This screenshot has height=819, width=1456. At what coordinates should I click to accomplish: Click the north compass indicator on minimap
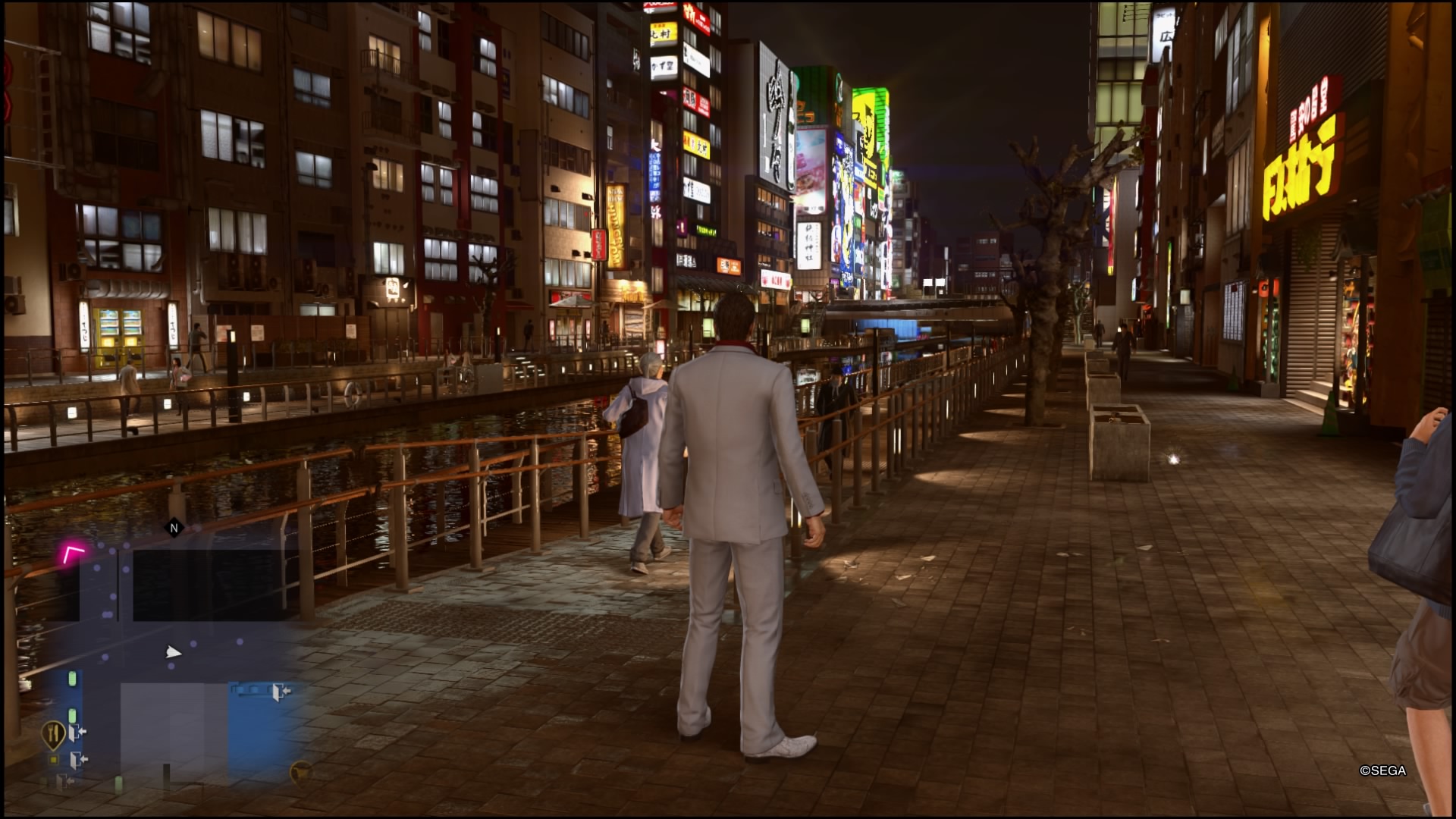tap(174, 528)
